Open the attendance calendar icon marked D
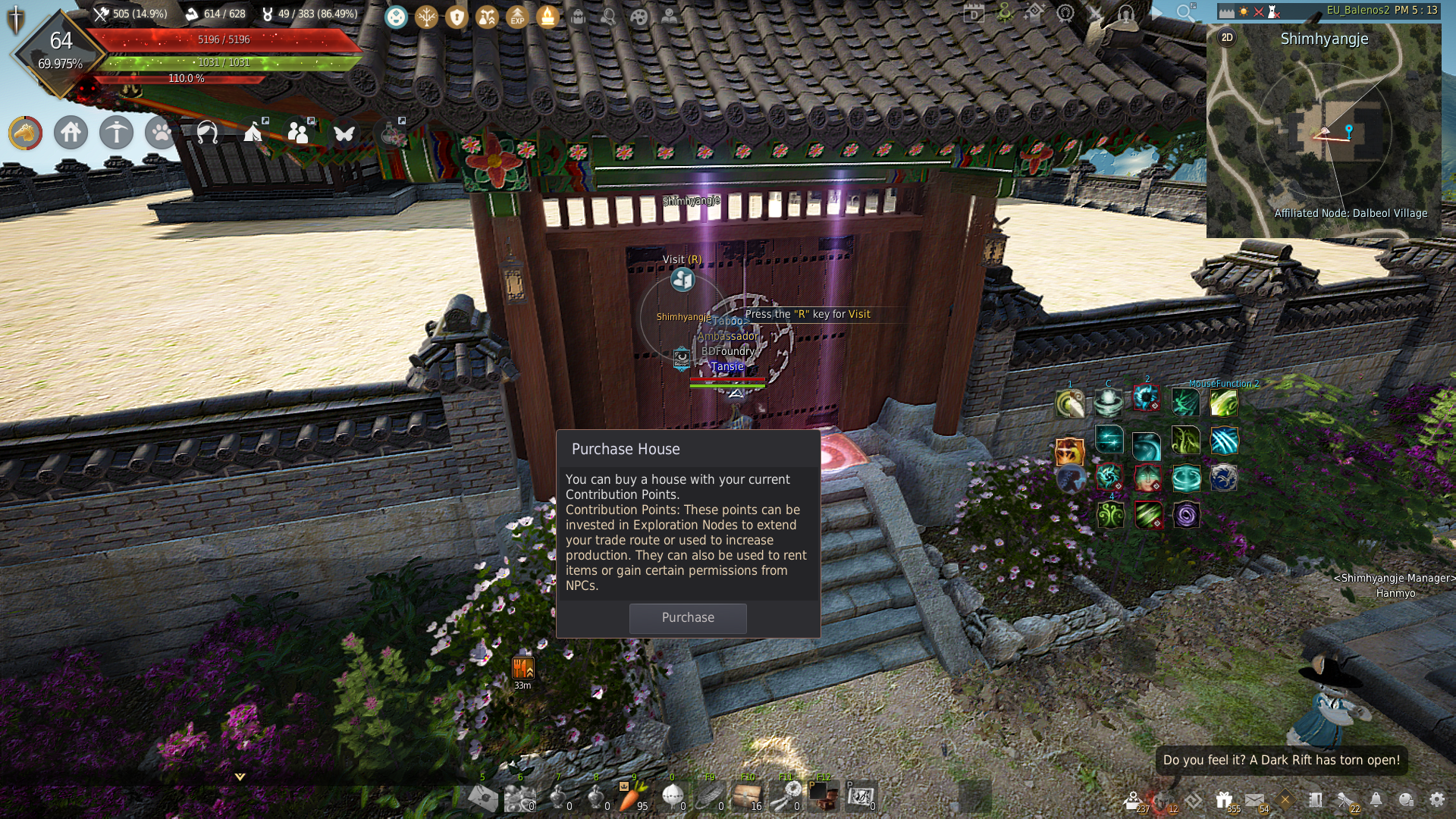The height and width of the screenshot is (819, 1456). pos(974,14)
